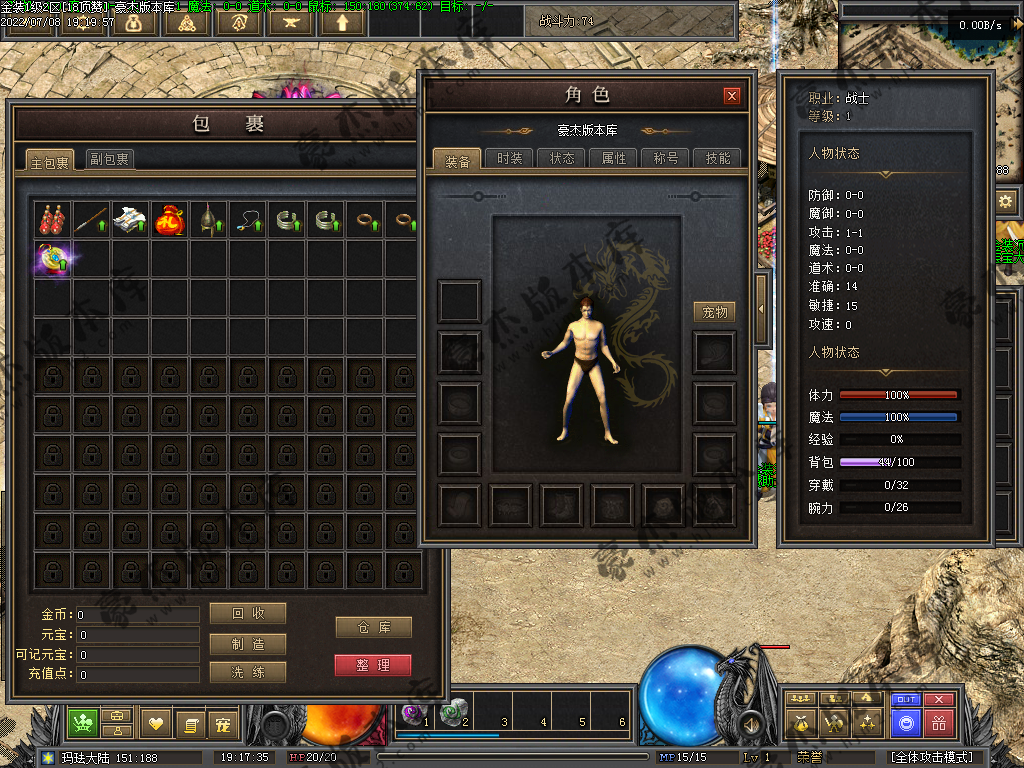Sort the bag with 整理 button
The height and width of the screenshot is (768, 1024).
373,665
